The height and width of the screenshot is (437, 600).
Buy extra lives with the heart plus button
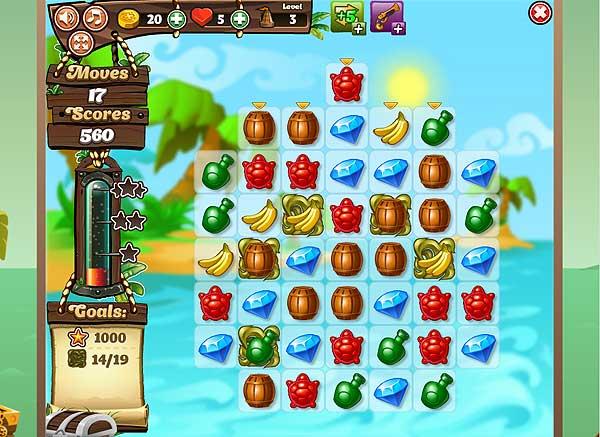(240, 18)
